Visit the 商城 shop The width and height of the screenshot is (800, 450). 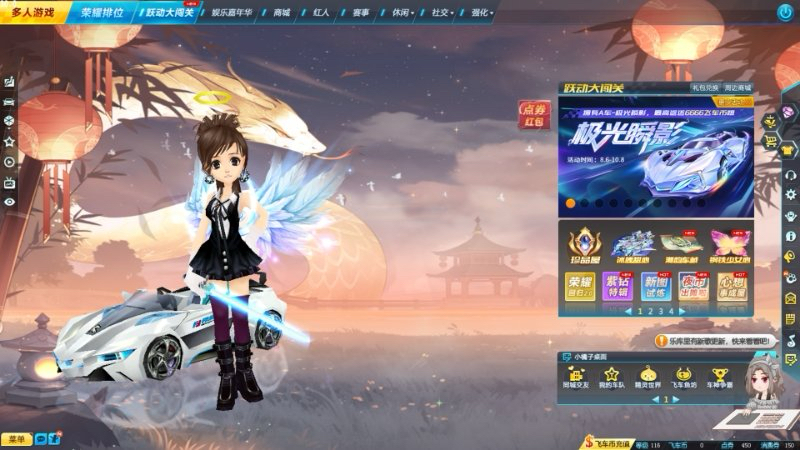point(282,13)
